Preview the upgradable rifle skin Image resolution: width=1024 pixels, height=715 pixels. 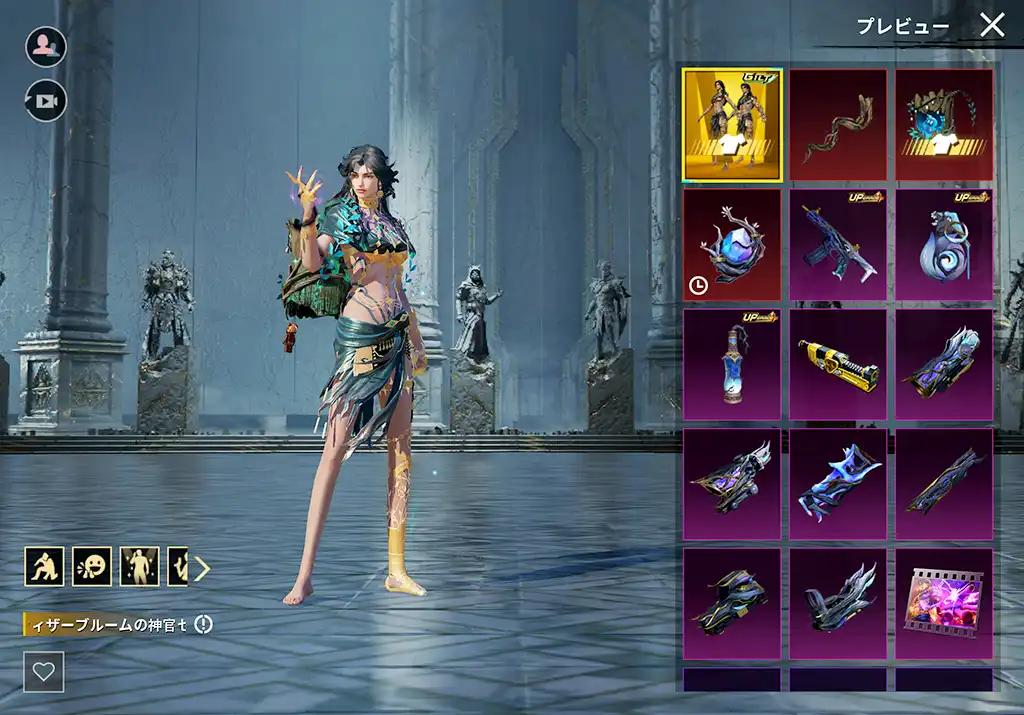pyautogui.click(x=838, y=245)
